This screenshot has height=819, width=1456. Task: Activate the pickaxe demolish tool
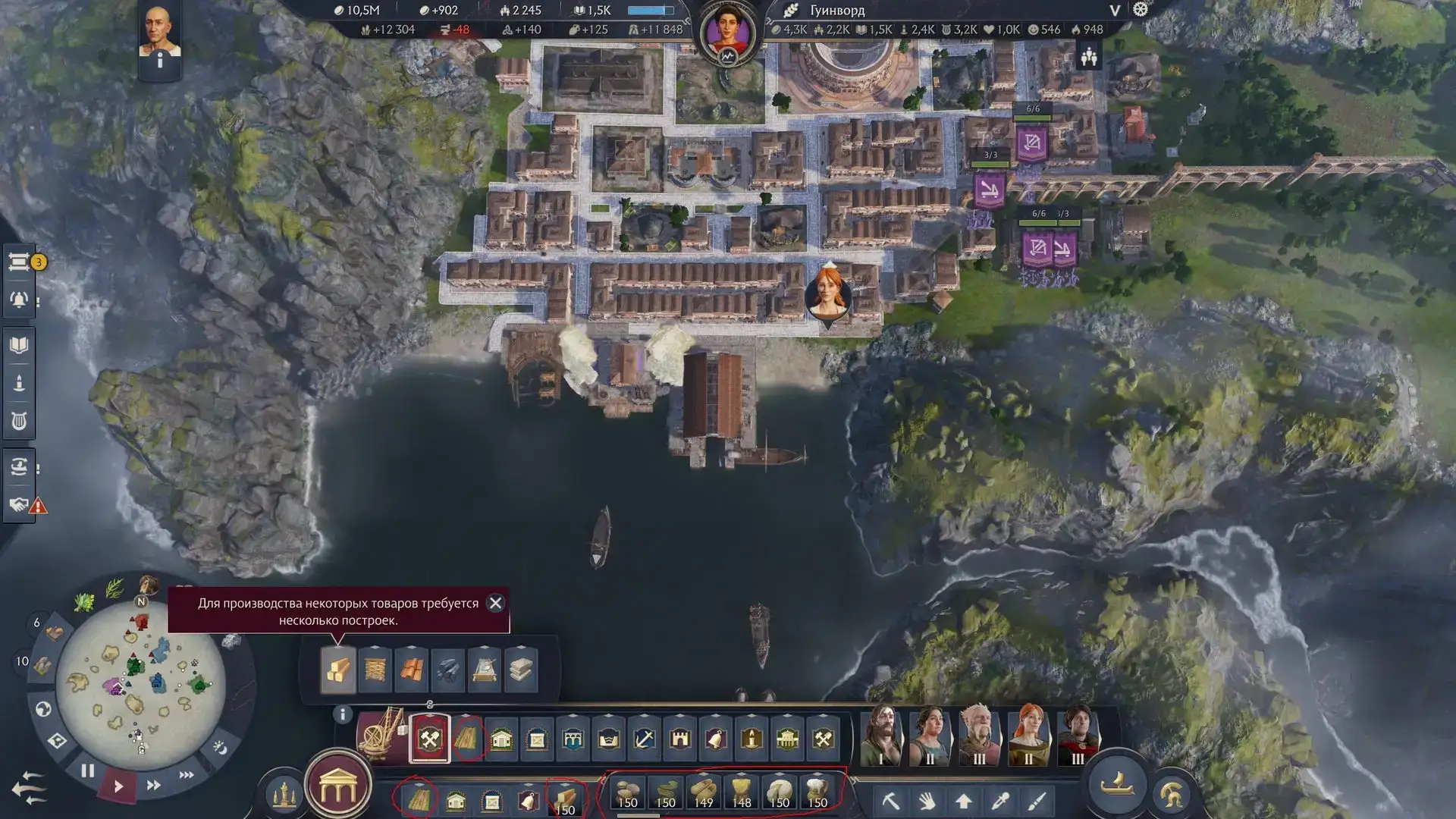click(x=890, y=801)
